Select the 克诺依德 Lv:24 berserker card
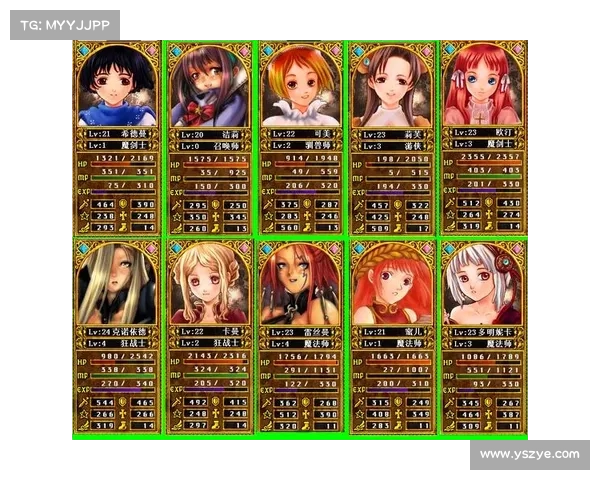 (117, 336)
